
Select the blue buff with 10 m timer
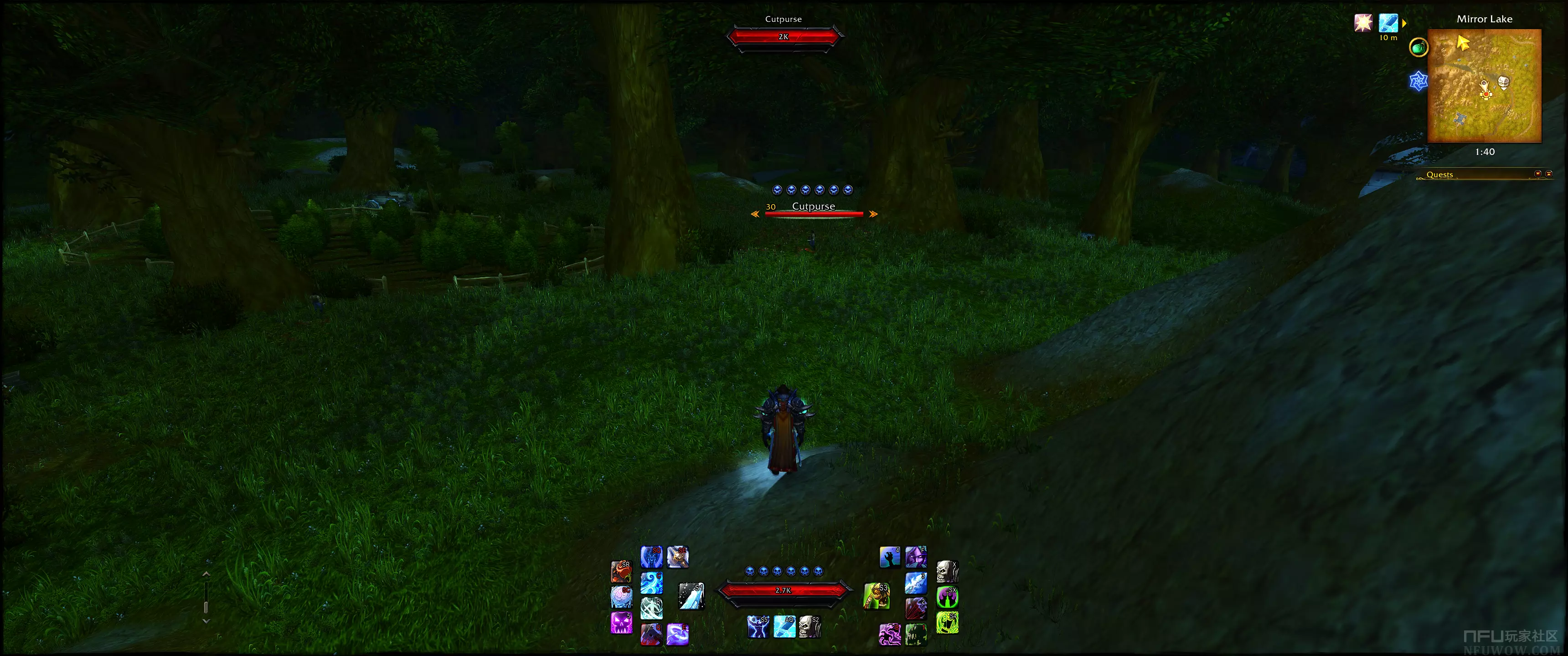(1388, 23)
